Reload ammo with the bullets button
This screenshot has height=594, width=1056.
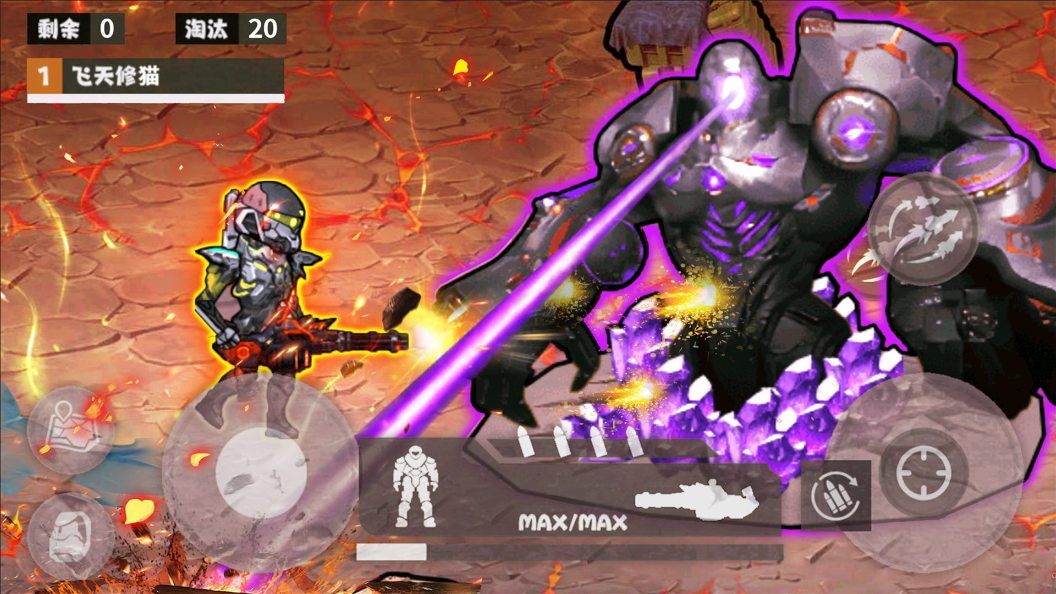point(835,494)
